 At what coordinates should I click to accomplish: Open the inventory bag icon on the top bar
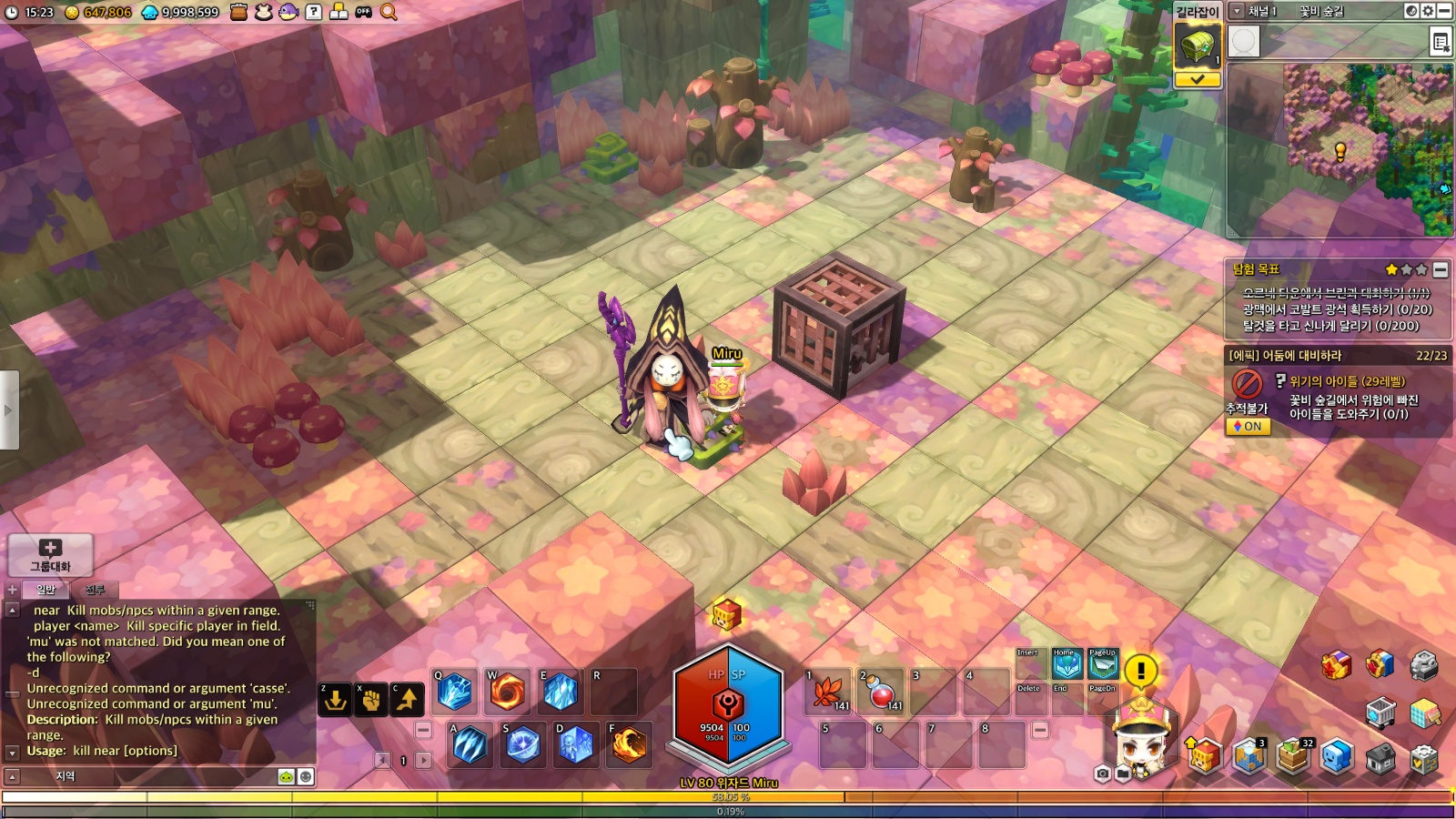pyautogui.click(x=238, y=14)
